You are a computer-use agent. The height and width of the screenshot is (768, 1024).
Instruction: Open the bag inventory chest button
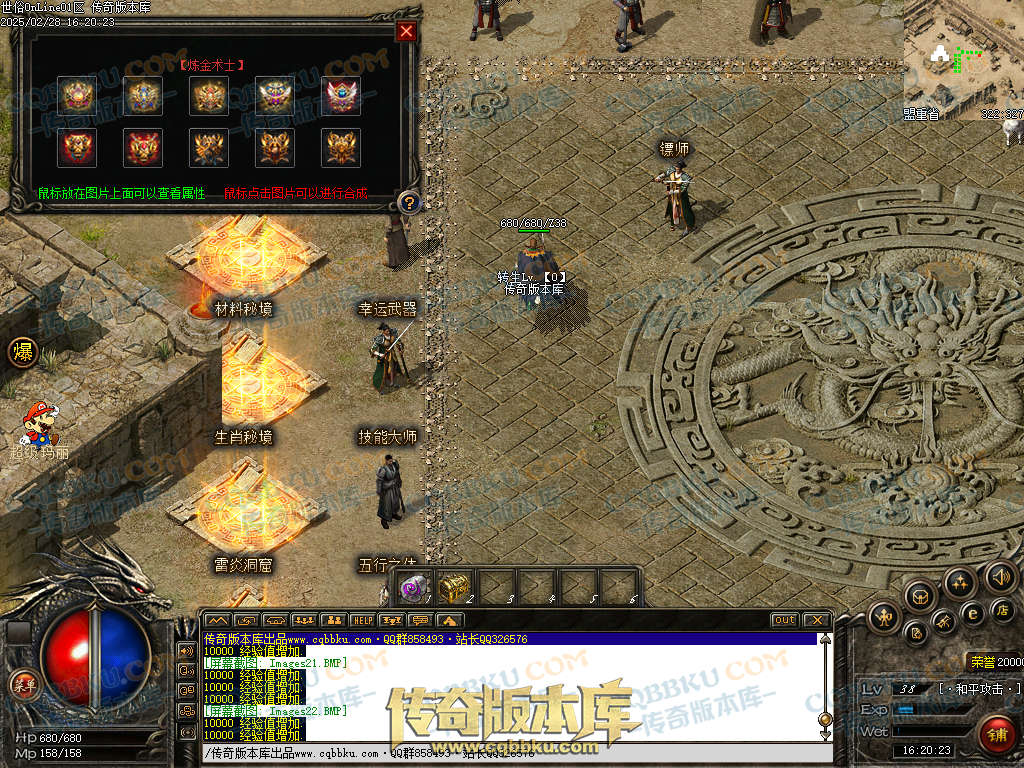click(919, 596)
